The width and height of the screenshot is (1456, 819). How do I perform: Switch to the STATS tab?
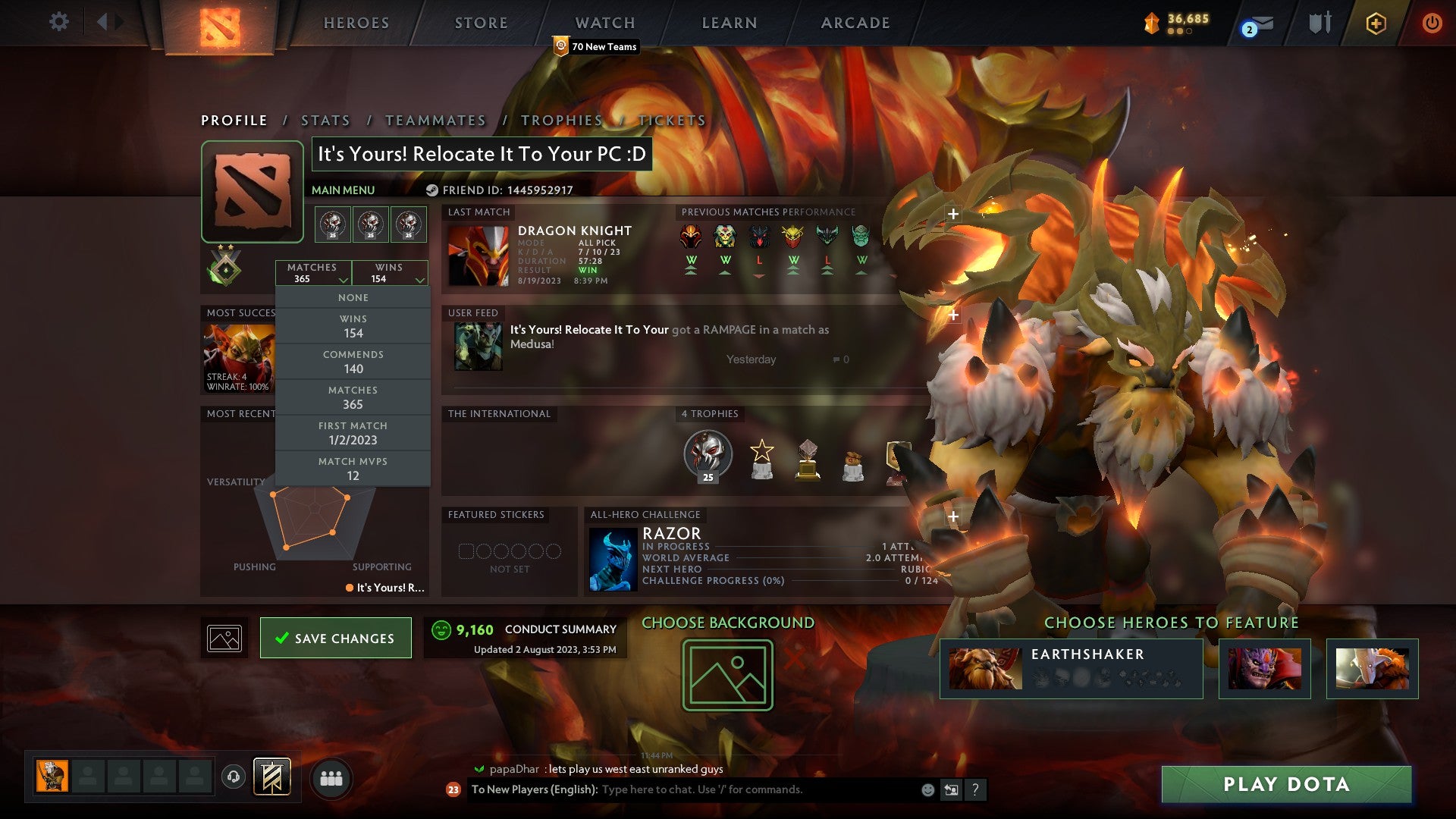tap(325, 120)
